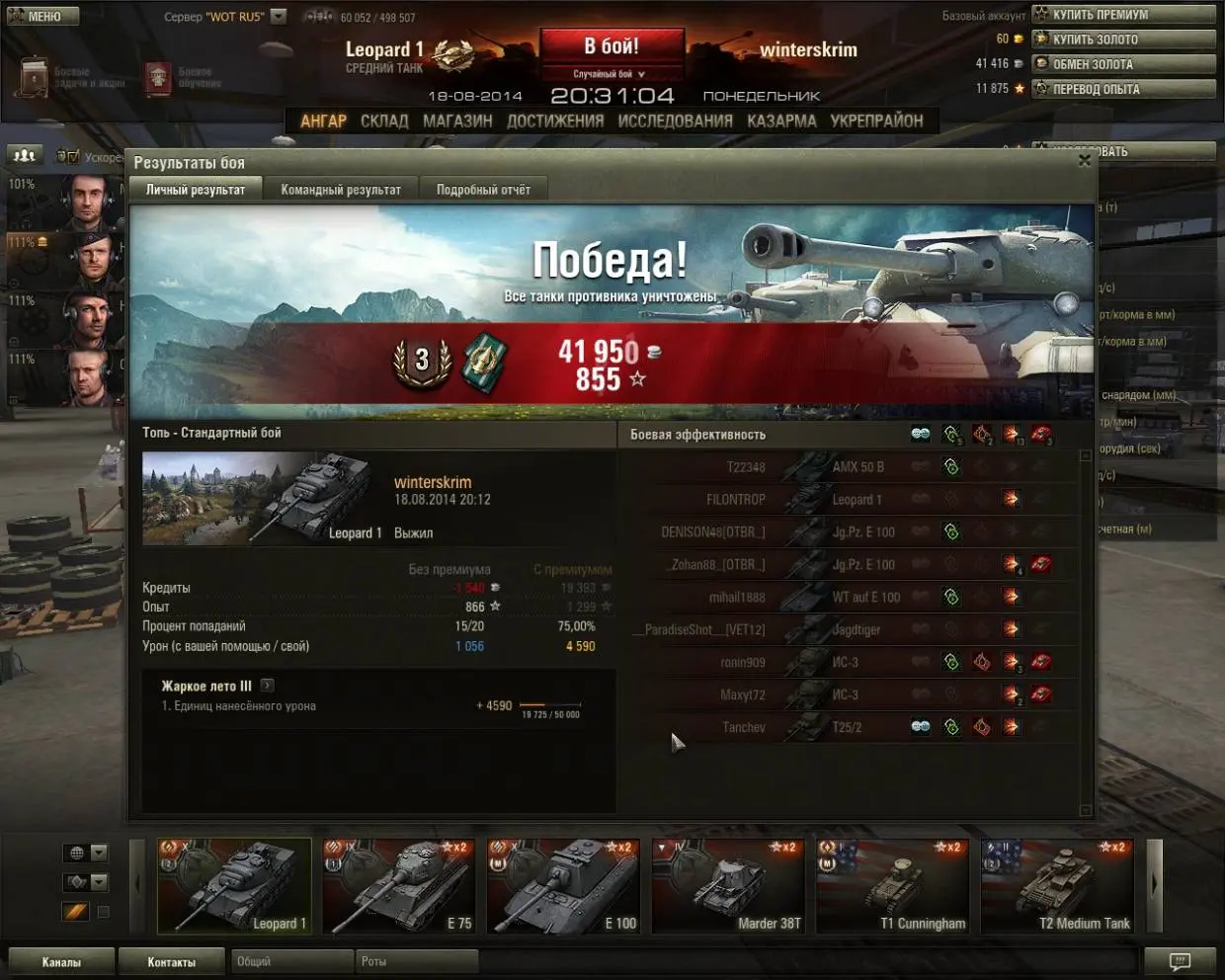Go to the СКЛАД section
The width and height of the screenshot is (1225, 980).
(x=384, y=121)
